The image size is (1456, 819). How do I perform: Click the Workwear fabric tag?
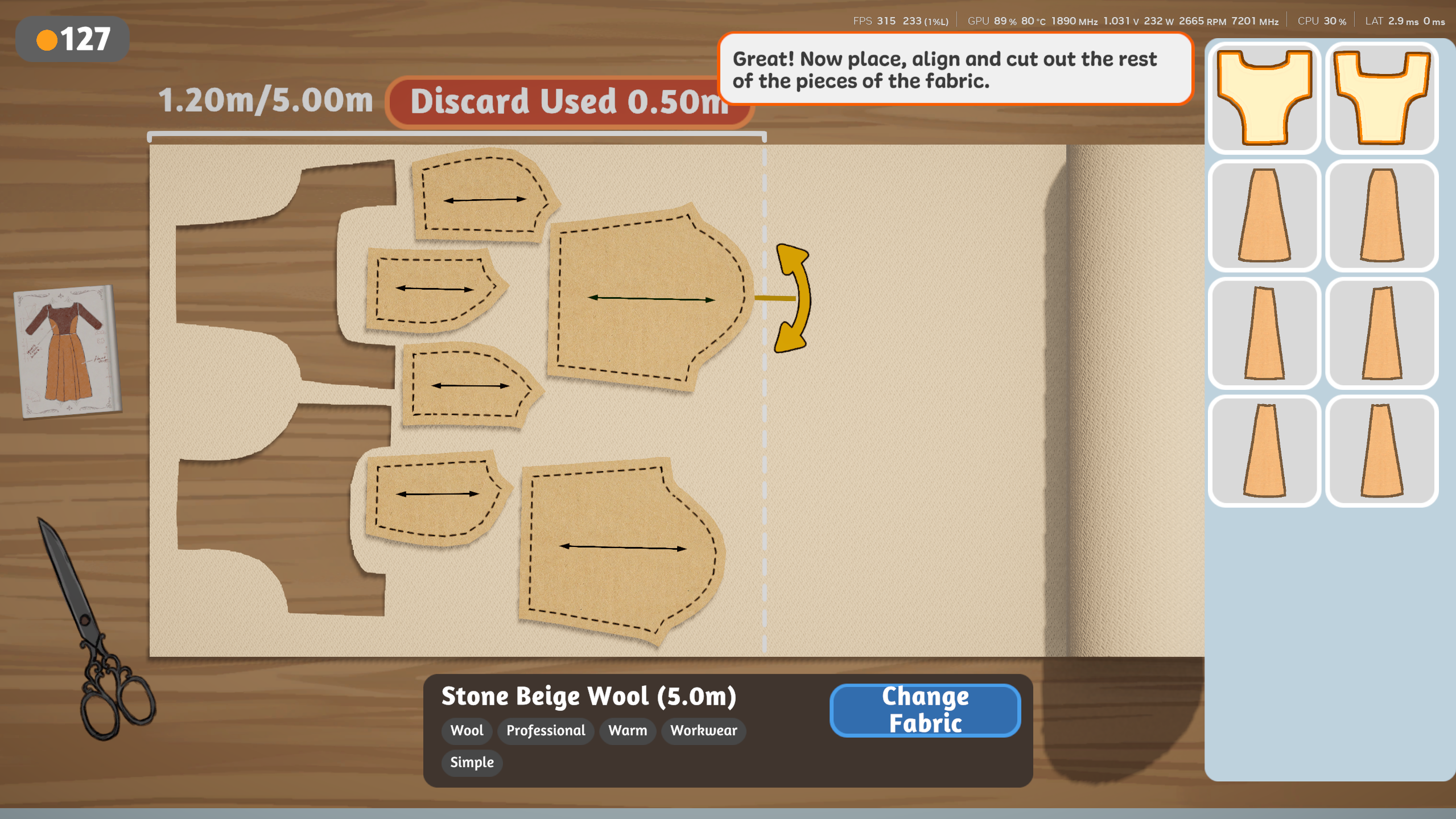coord(703,731)
